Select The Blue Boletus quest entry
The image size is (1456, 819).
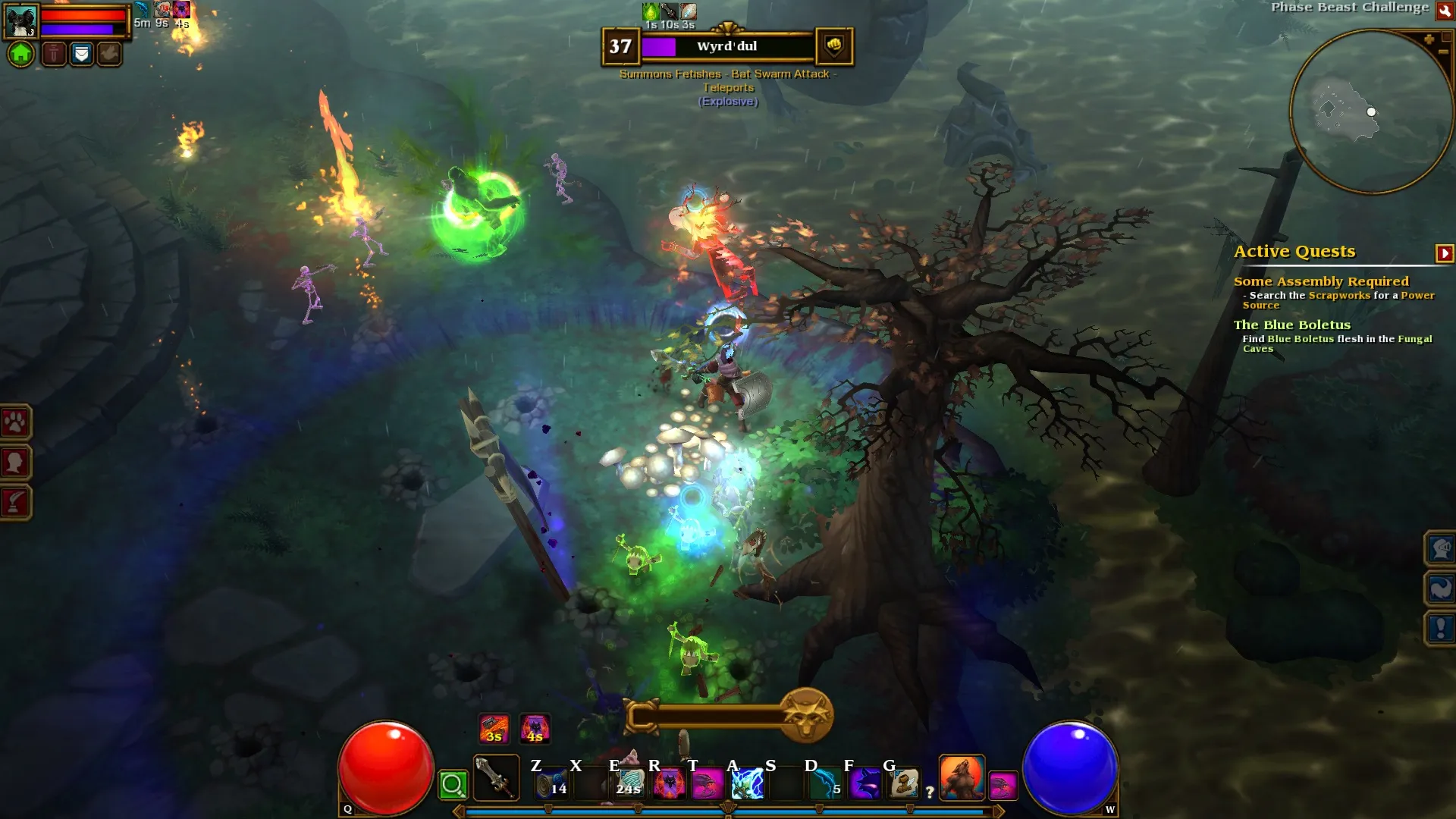[1291, 325]
